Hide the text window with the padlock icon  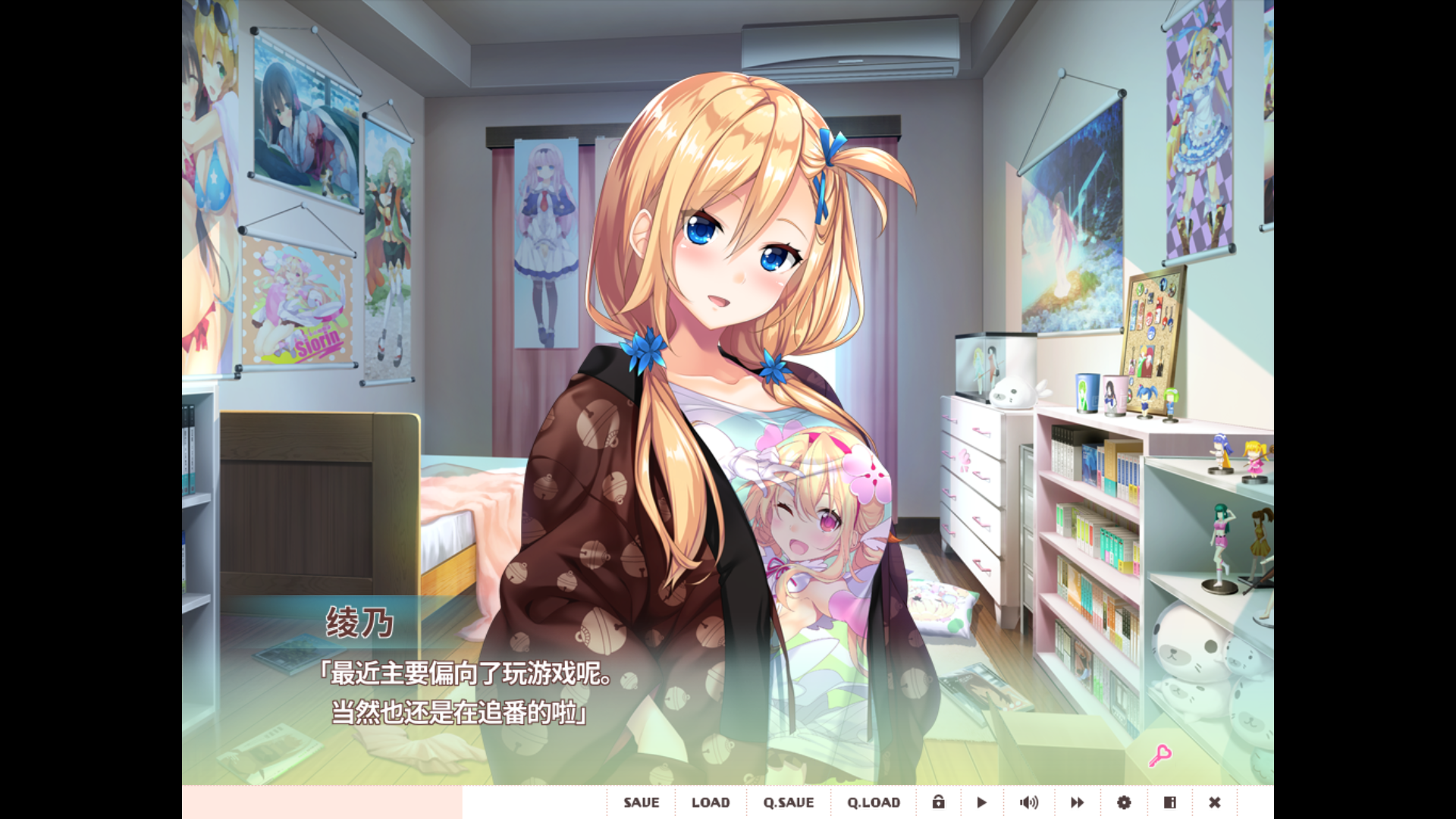pyautogui.click(x=940, y=802)
